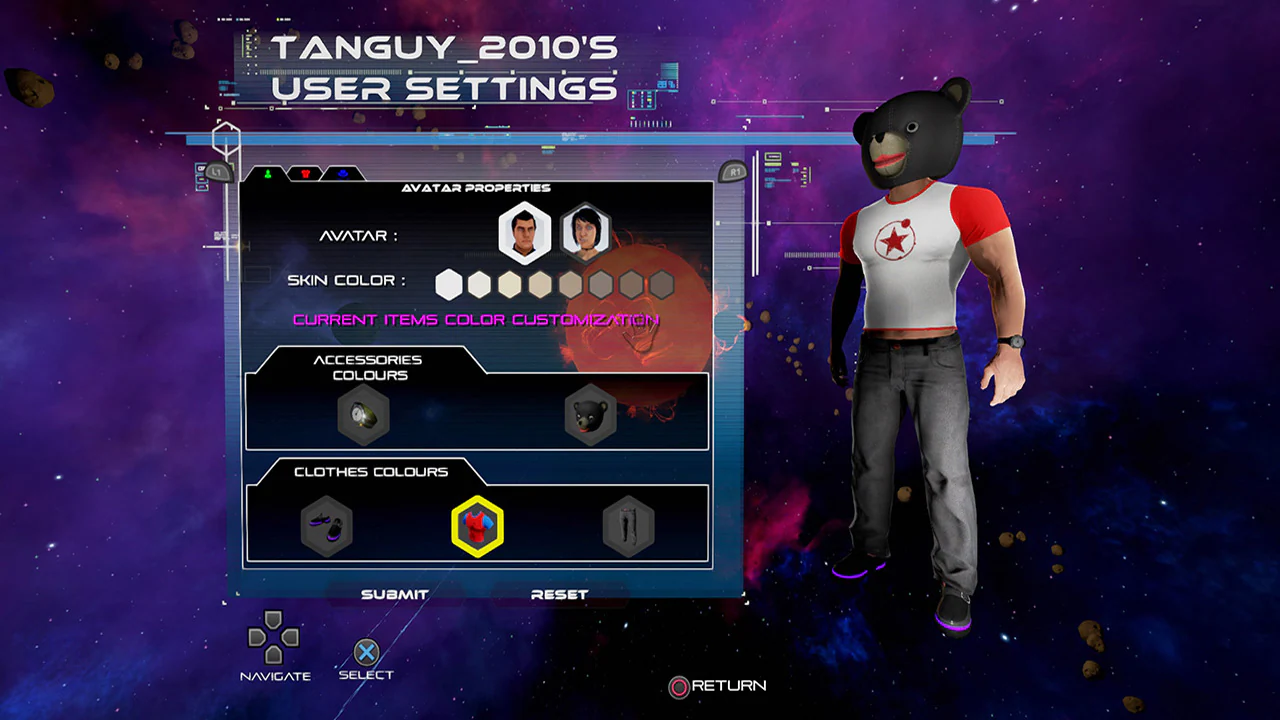Select the lightest skin color swatch
1280x720 pixels.
point(448,284)
